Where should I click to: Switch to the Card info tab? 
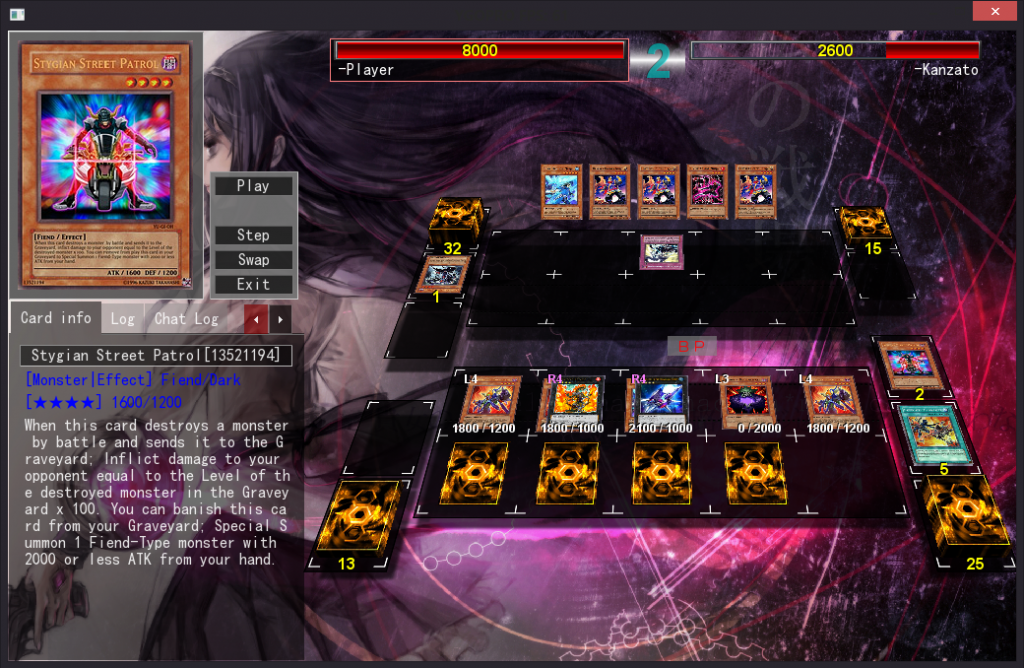pos(56,318)
